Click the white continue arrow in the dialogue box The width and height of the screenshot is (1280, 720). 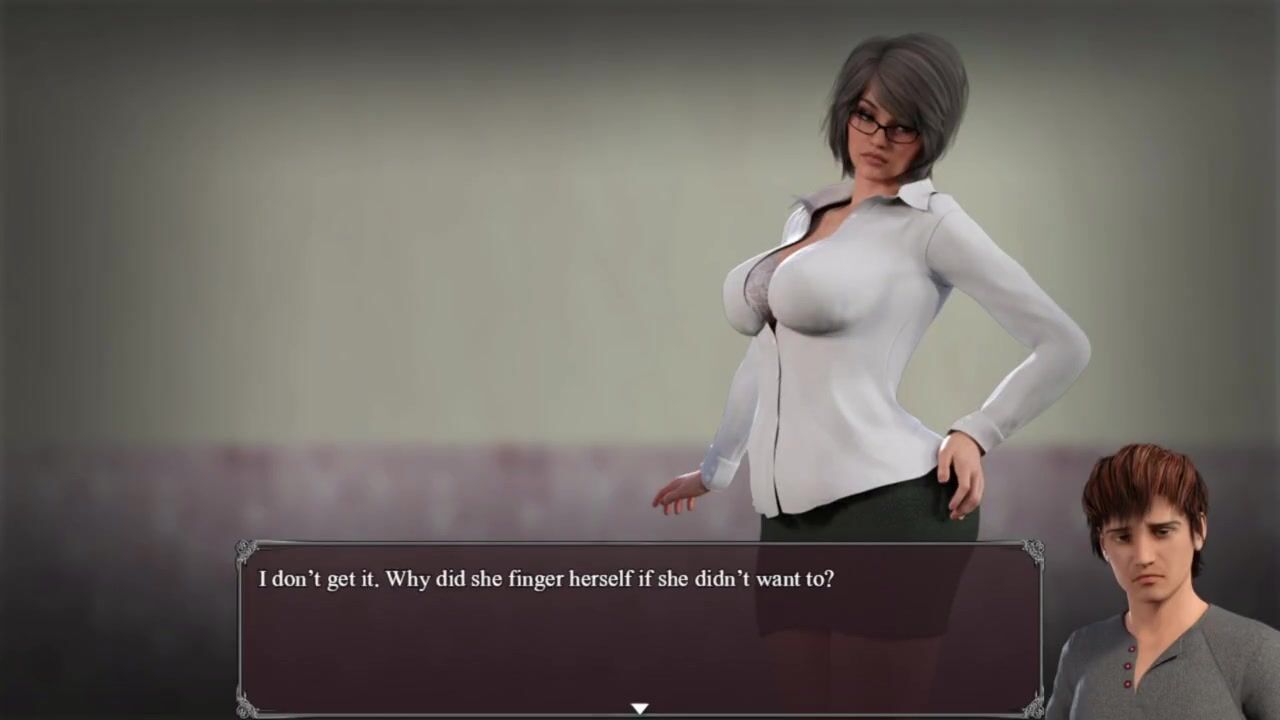pos(639,708)
